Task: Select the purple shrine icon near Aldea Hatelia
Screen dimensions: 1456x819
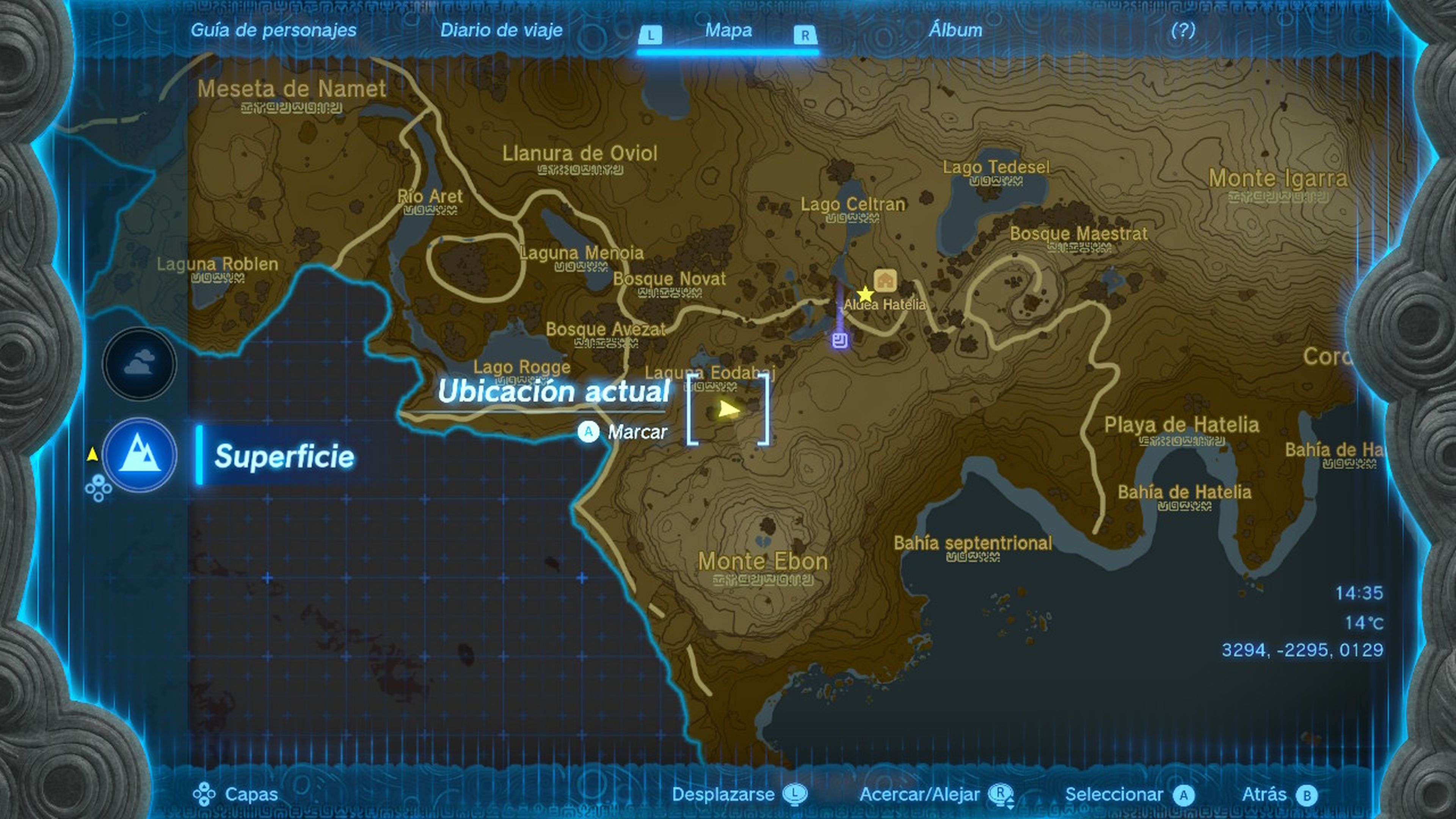Action: [x=841, y=341]
